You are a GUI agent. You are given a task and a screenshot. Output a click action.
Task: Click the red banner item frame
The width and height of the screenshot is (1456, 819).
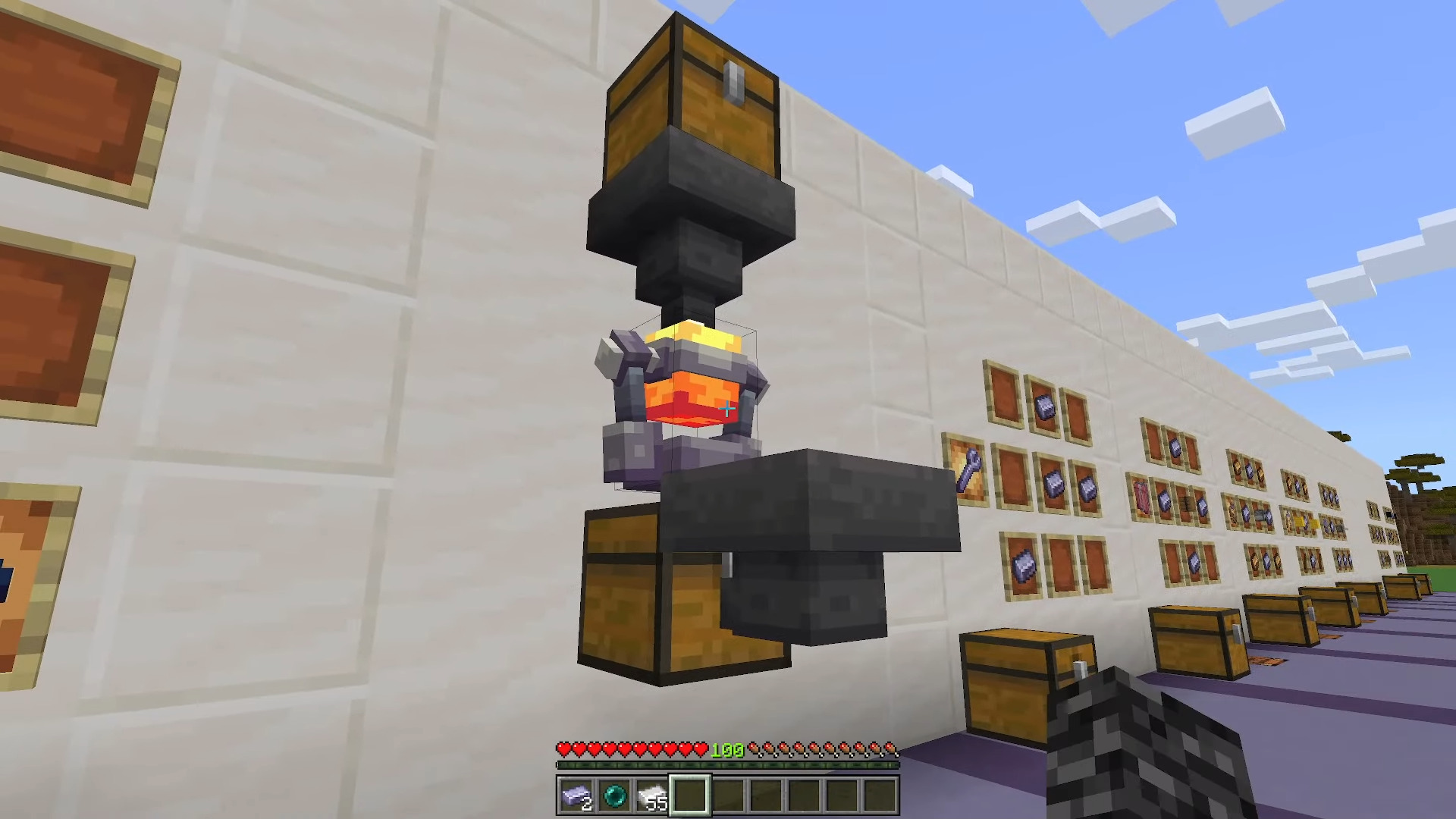(1141, 498)
